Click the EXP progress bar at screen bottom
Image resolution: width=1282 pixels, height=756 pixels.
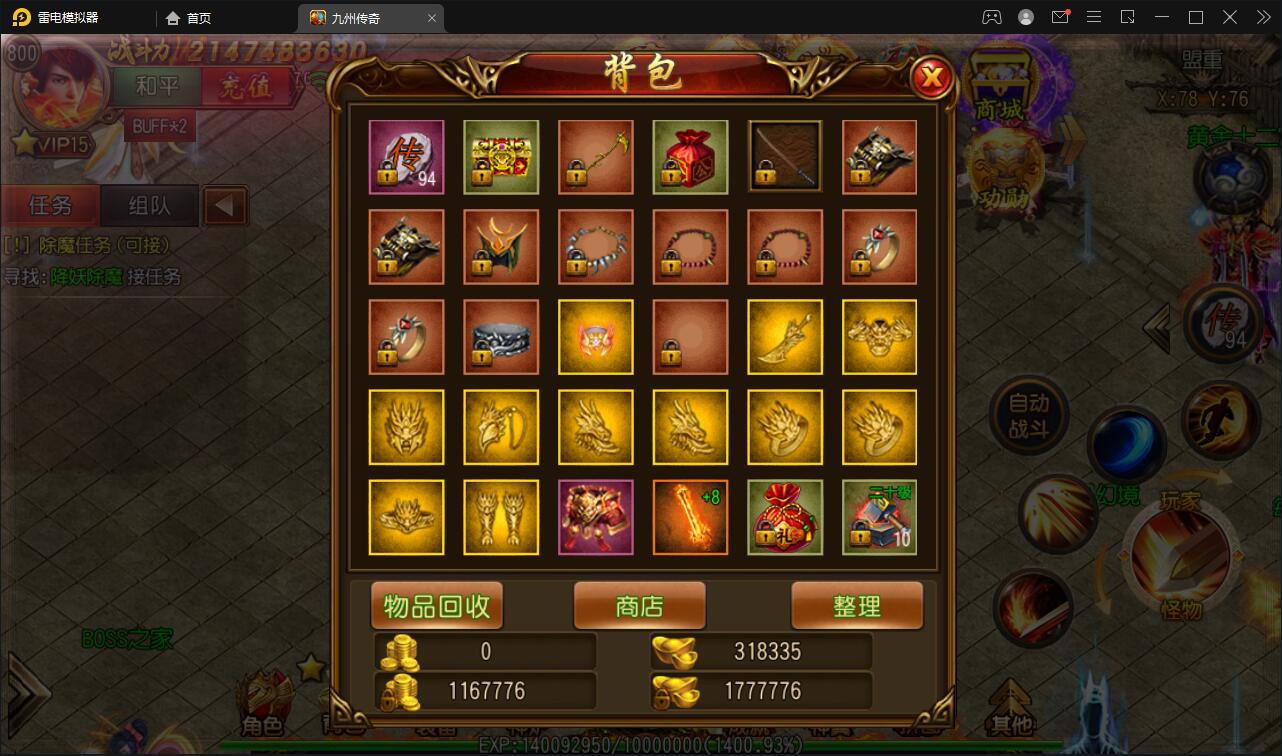[640, 744]
